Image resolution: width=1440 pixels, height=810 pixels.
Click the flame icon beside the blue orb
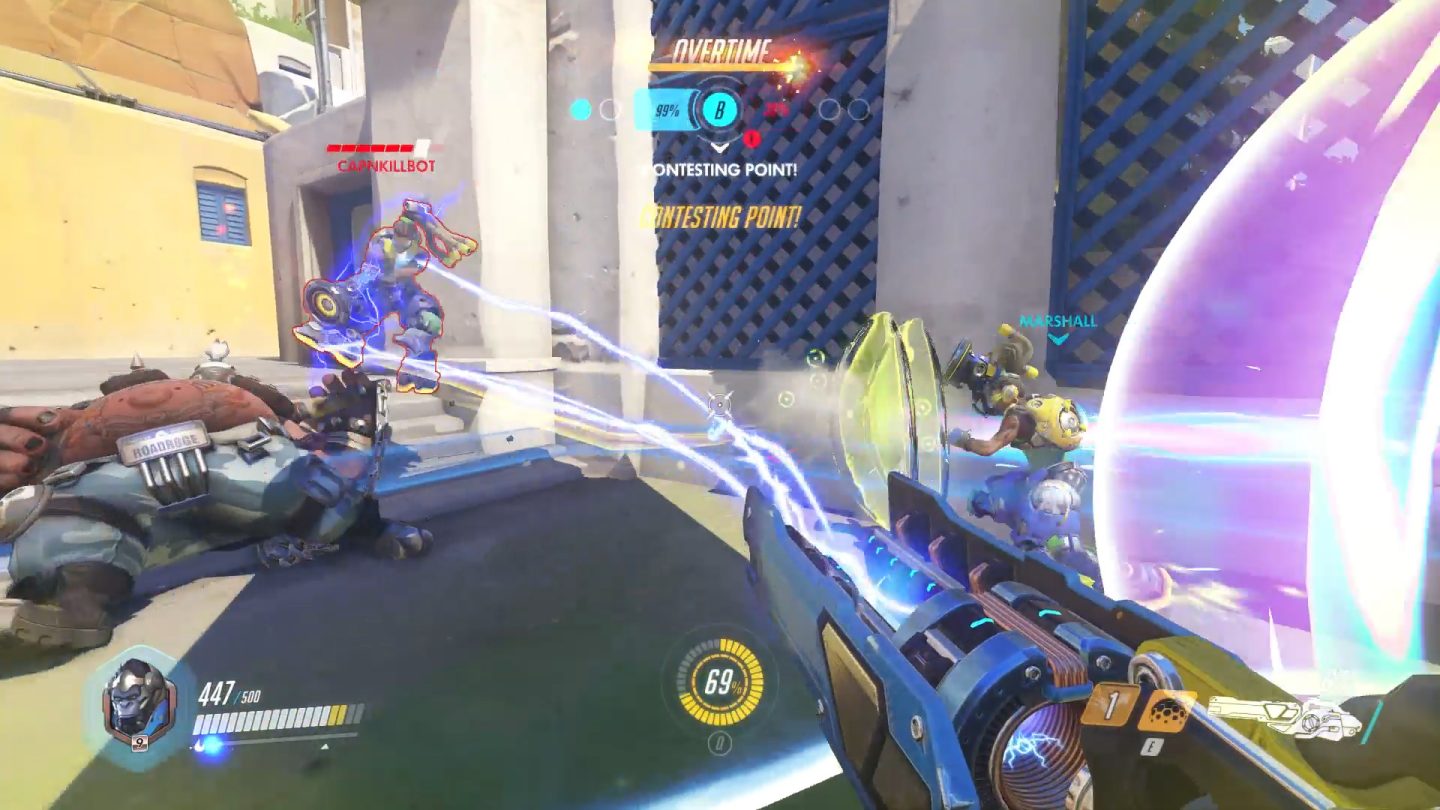[x=197, y=746]
